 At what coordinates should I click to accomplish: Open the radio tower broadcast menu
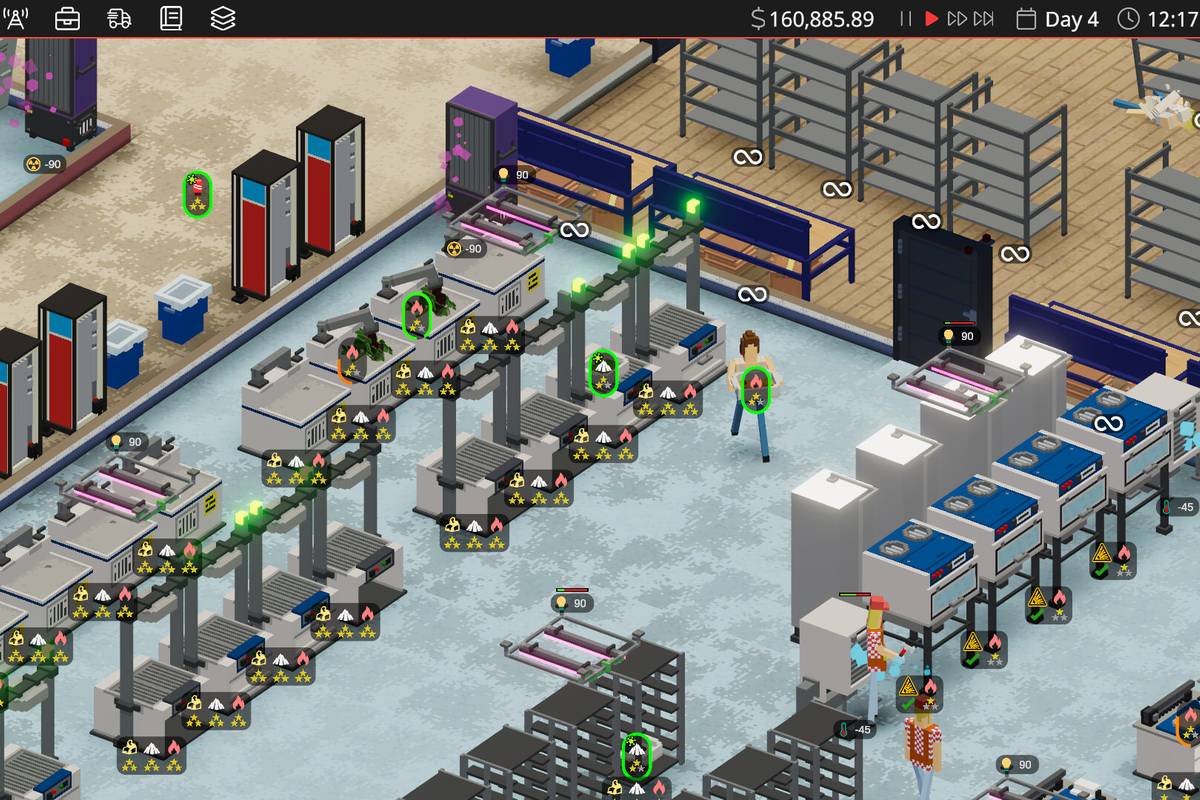16,18
